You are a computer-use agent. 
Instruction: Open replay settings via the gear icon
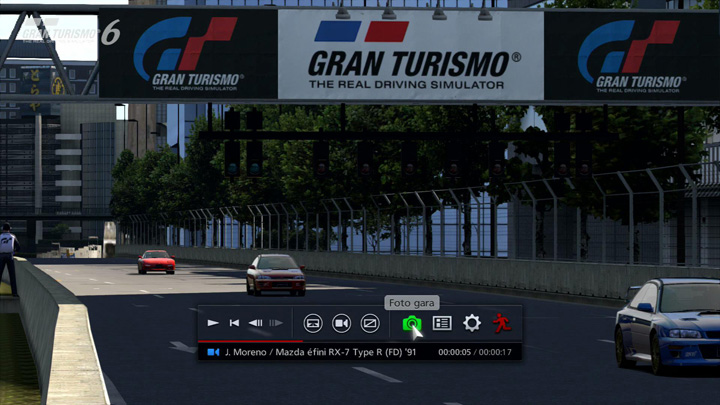[472, 323]
